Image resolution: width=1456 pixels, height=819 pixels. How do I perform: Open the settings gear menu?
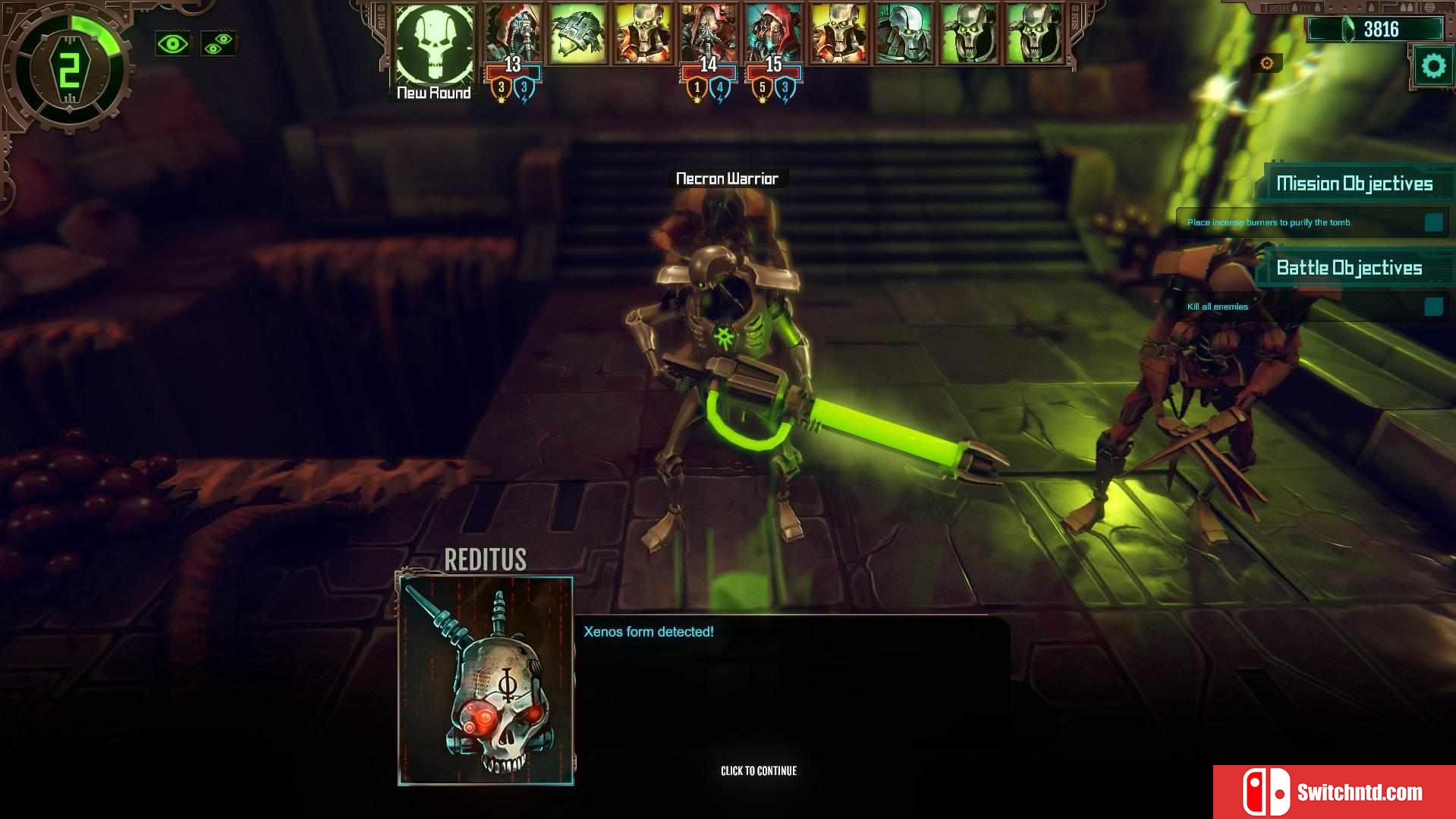tap(1432, 67)
